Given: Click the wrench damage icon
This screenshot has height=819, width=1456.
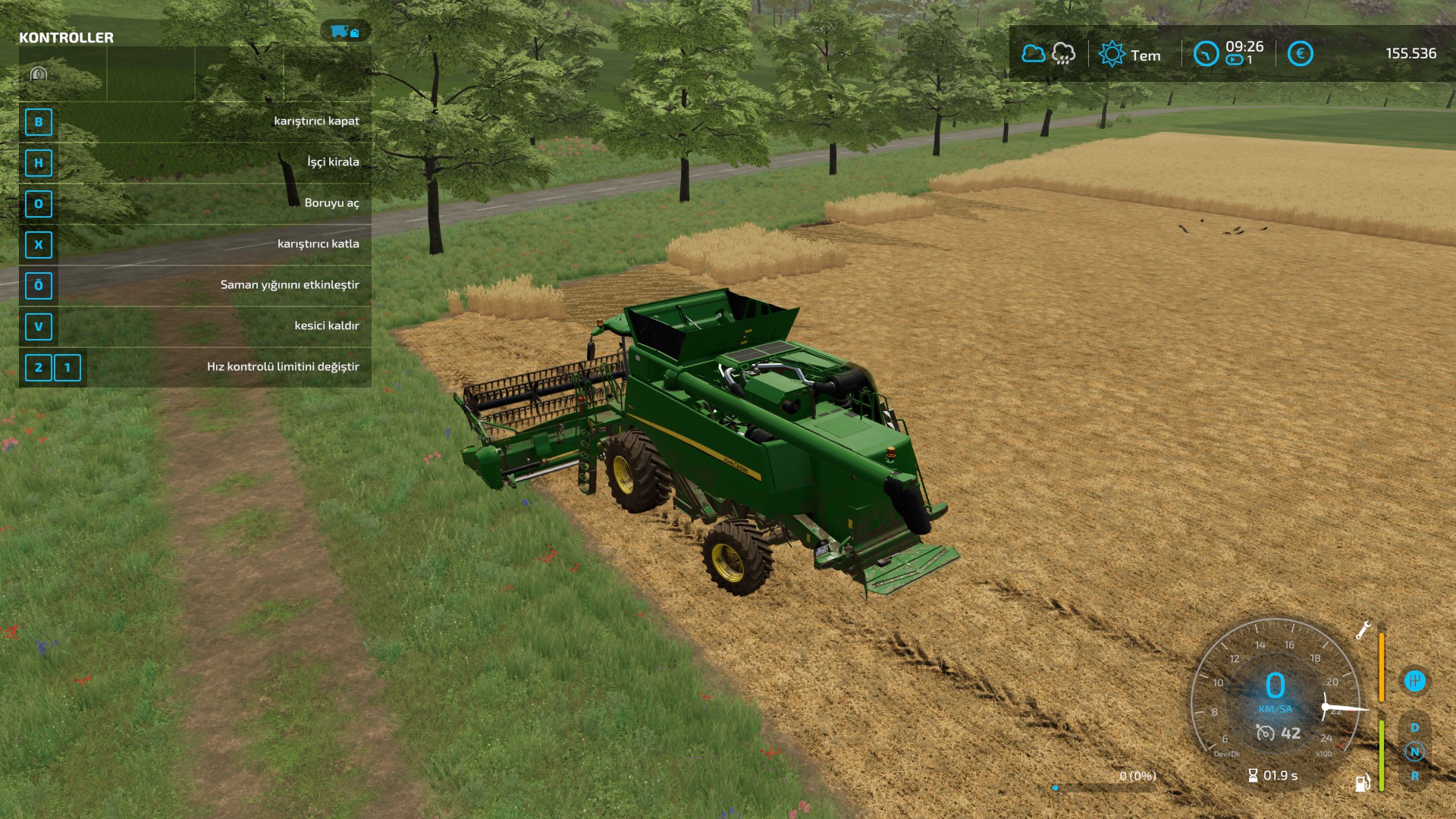Looking at the screenshot, I should click(x=1363, y=629).
